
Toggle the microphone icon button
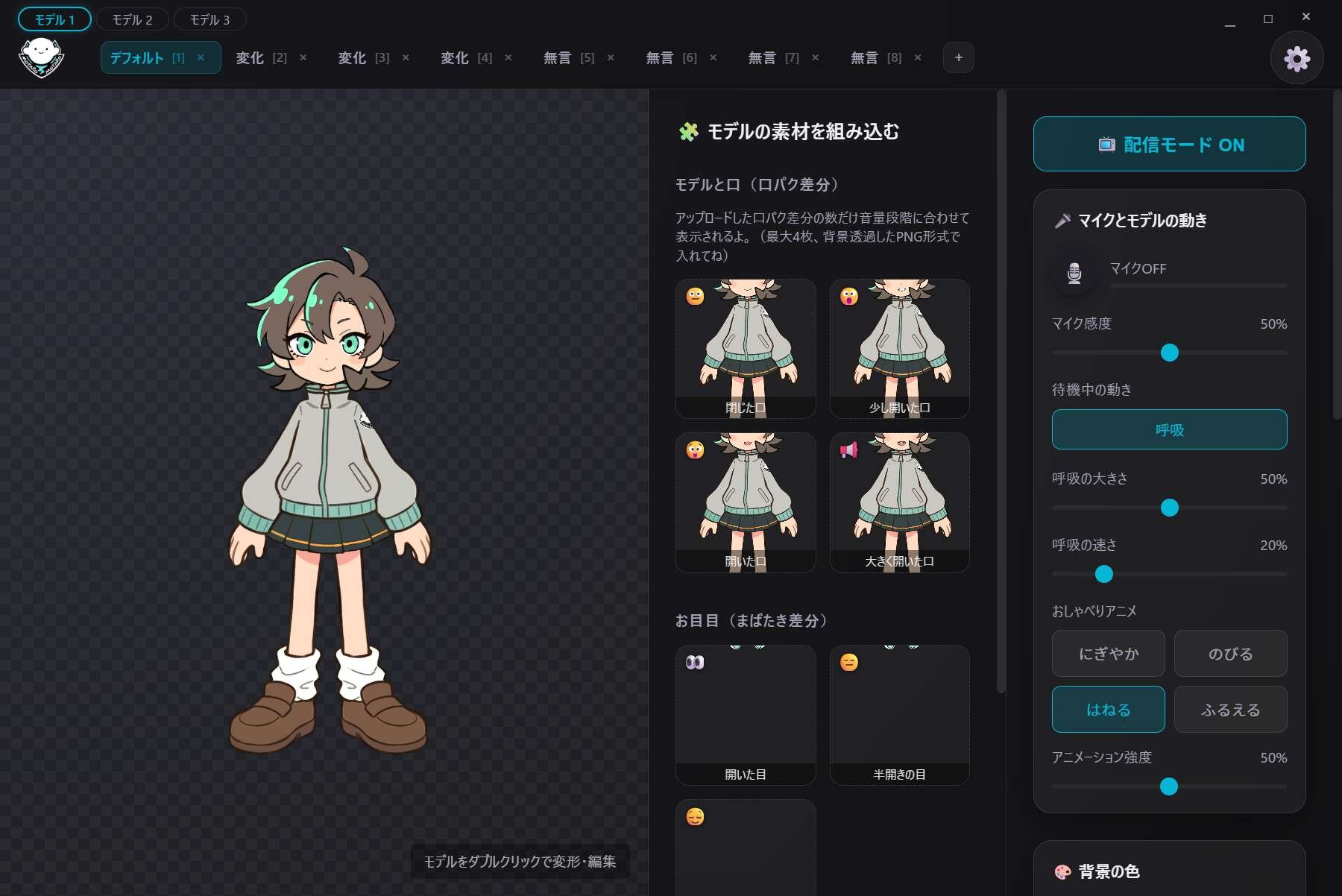(x=1074, y=273)
